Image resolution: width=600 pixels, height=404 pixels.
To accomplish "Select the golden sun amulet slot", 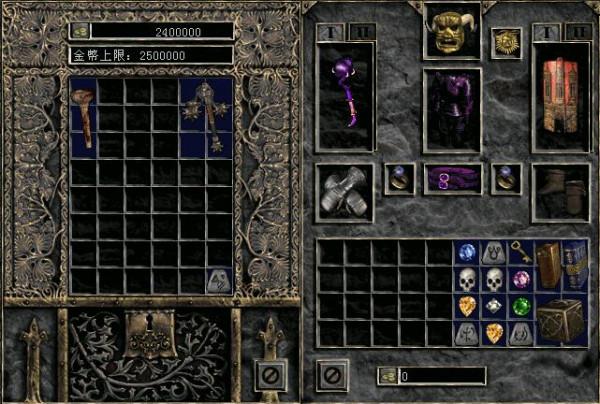I will (506, 42).
